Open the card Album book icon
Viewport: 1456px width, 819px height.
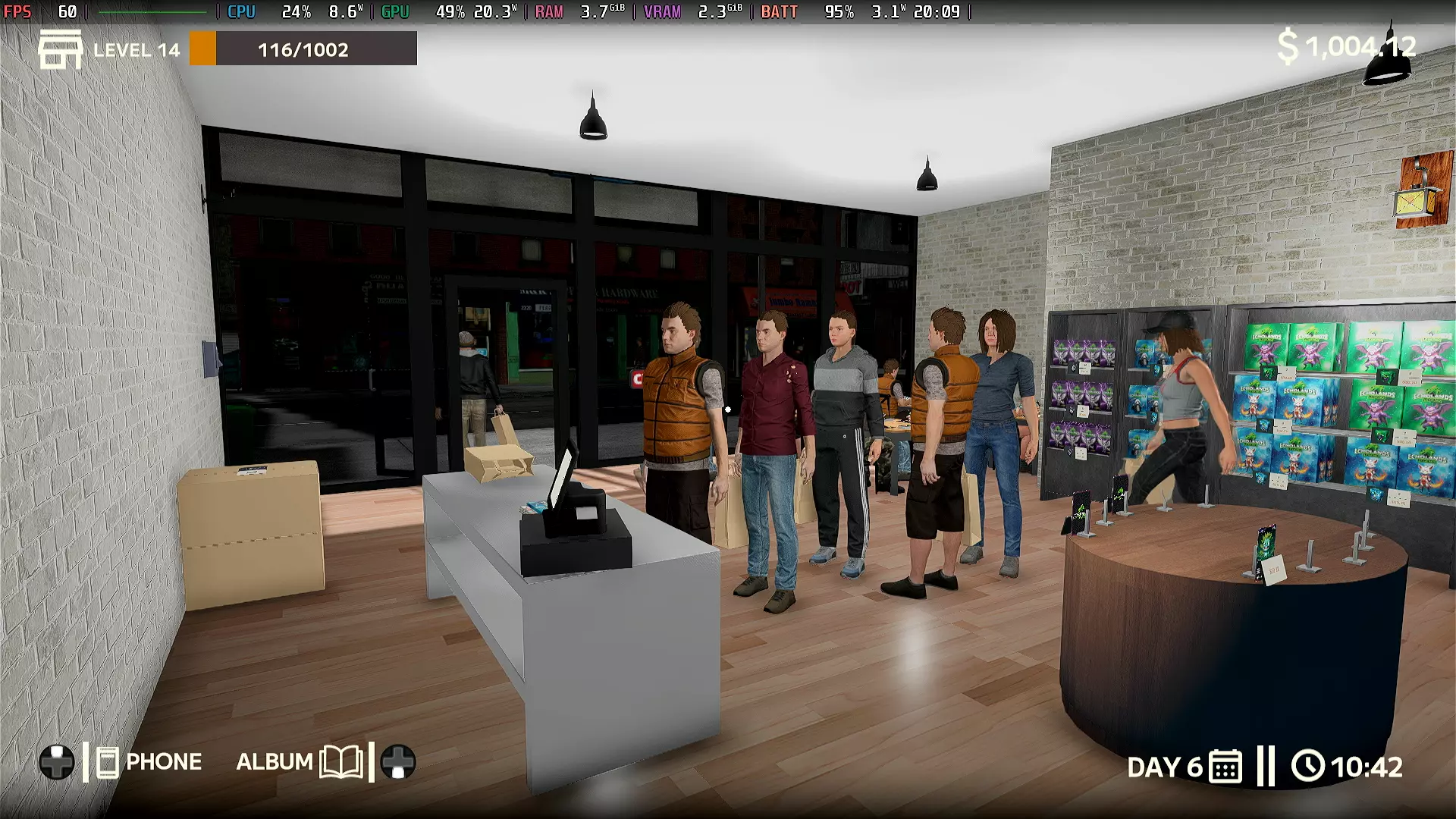pyautogui.click(x=341, y=762)
